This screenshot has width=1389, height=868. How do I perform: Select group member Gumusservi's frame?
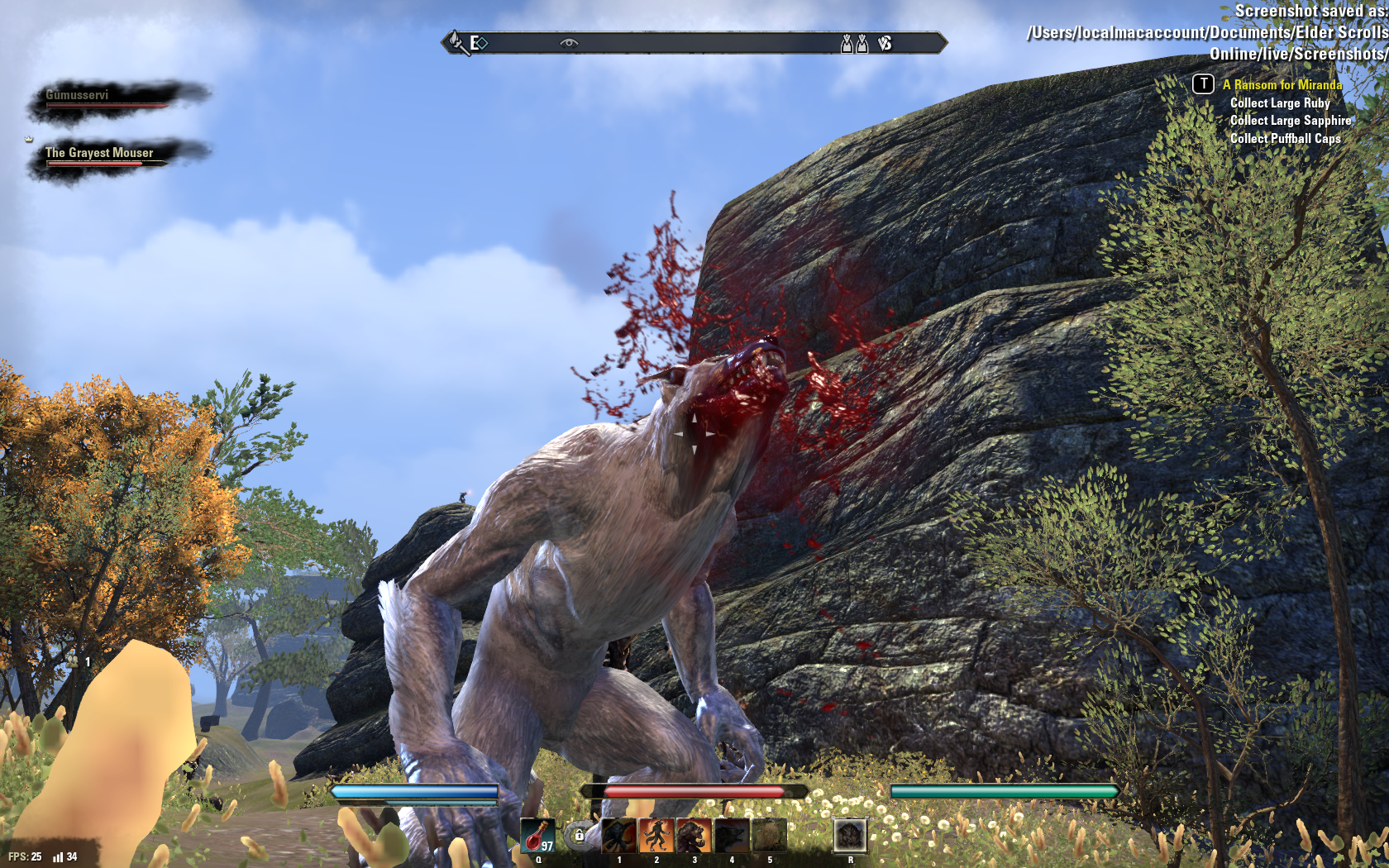107,98
